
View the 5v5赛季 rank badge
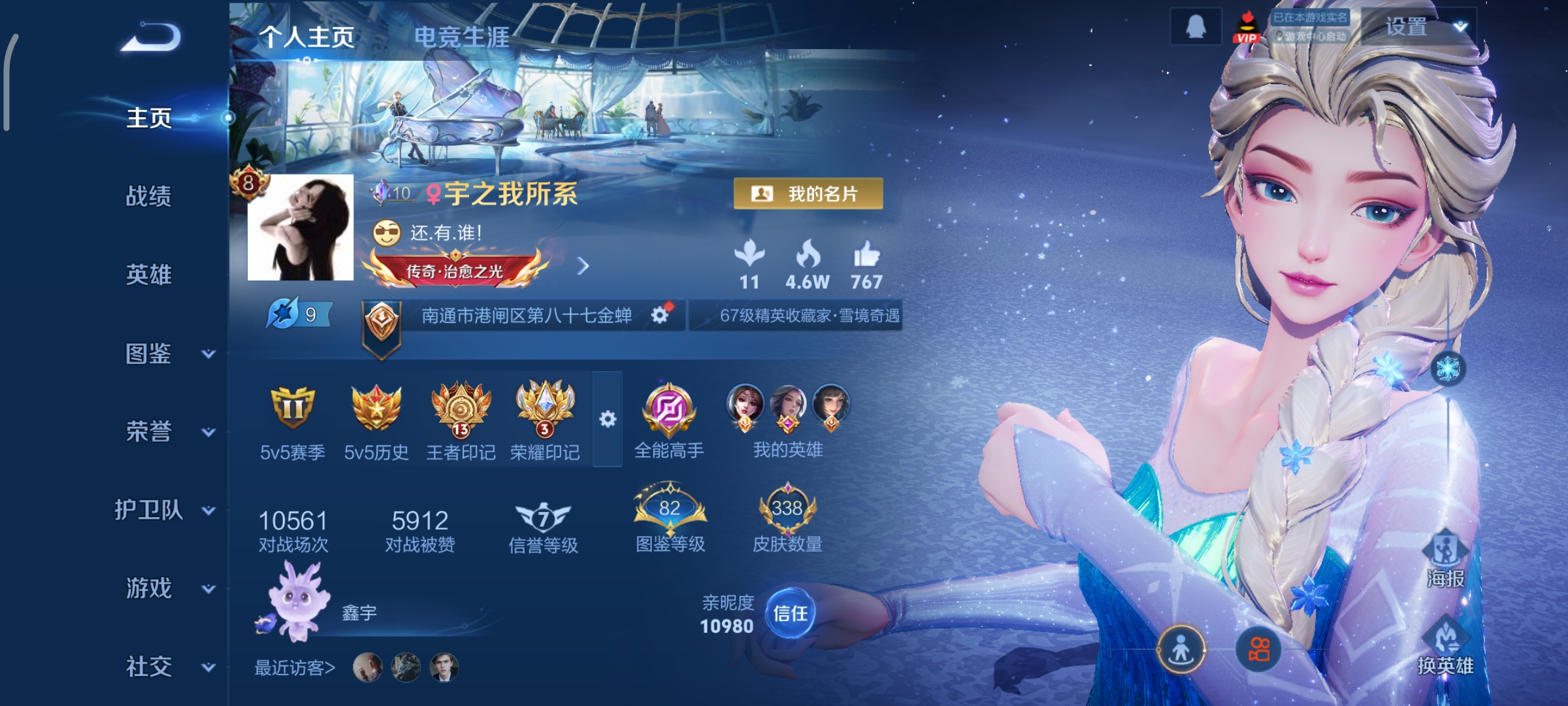(x=292, y=420)
